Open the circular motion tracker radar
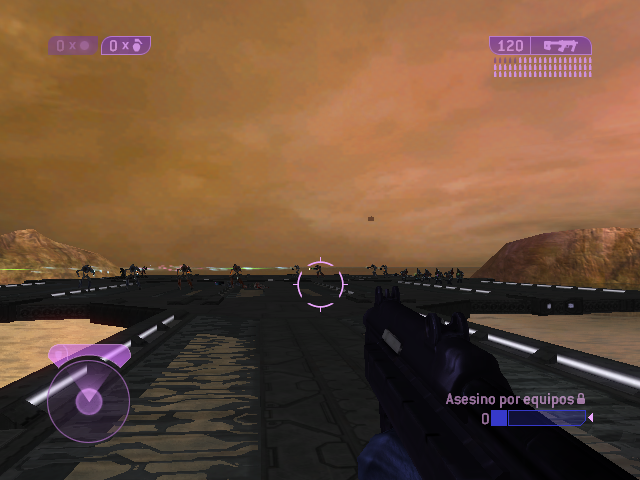The width and height of the screenshot is (640, 480). pyautogui.click(x=88, y=400)
